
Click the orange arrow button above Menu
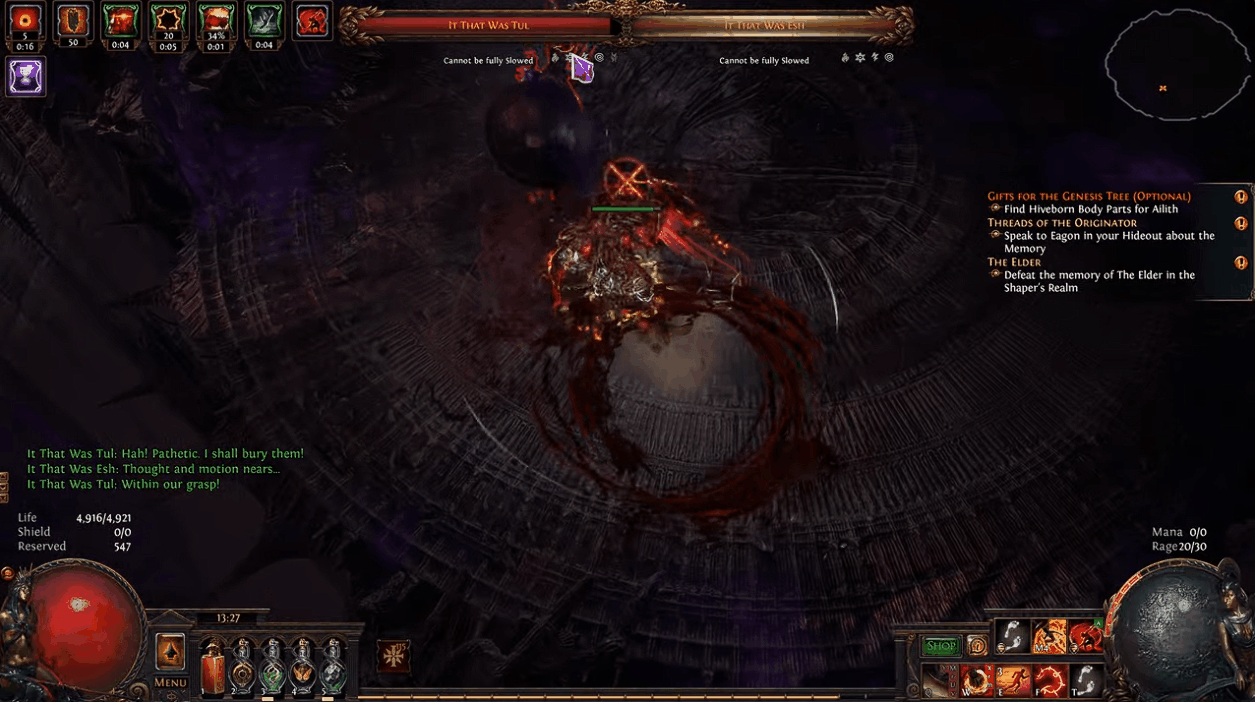171,652
